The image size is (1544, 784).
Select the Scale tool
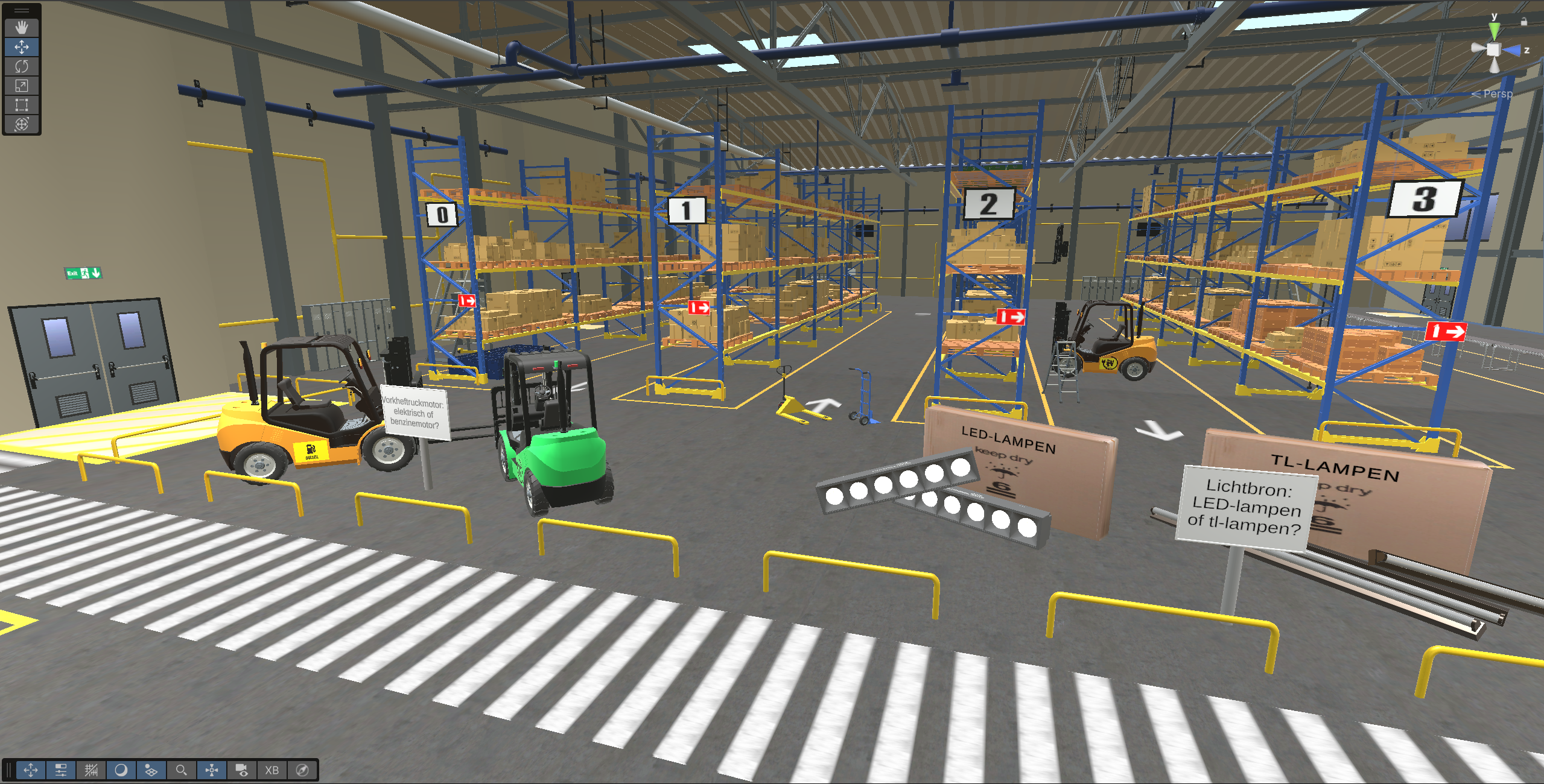click(x=22, y=86)
